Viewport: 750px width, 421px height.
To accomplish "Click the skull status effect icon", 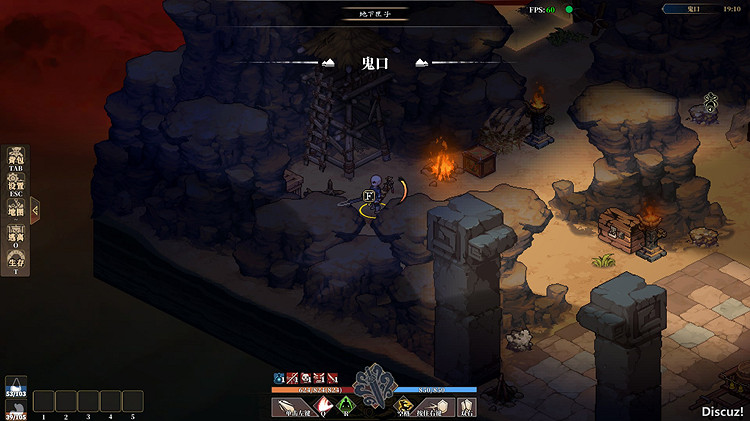I will [305, 378].
